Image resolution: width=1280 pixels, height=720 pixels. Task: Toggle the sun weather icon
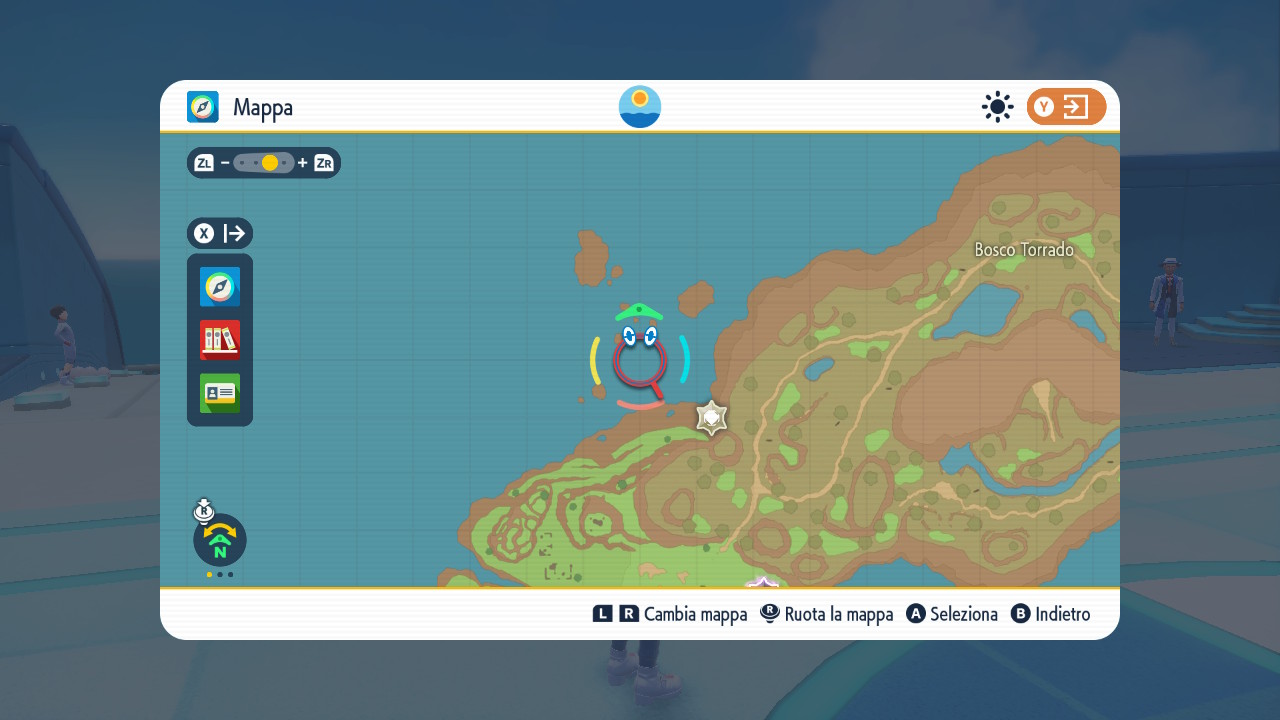(997, 107)
